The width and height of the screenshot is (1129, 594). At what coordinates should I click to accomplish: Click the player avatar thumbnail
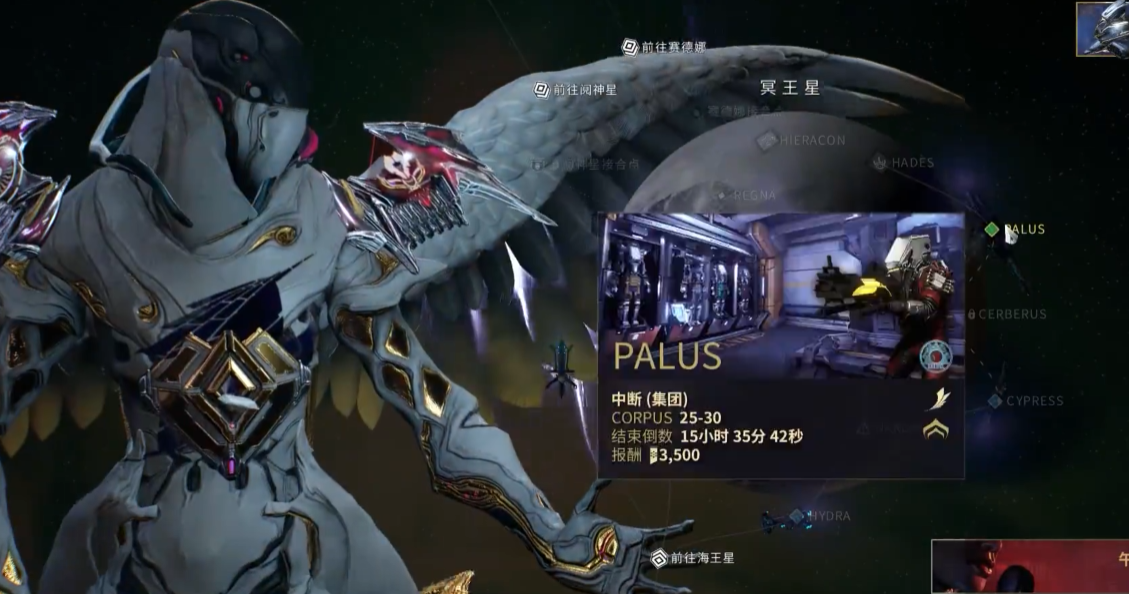point(1102,28)
